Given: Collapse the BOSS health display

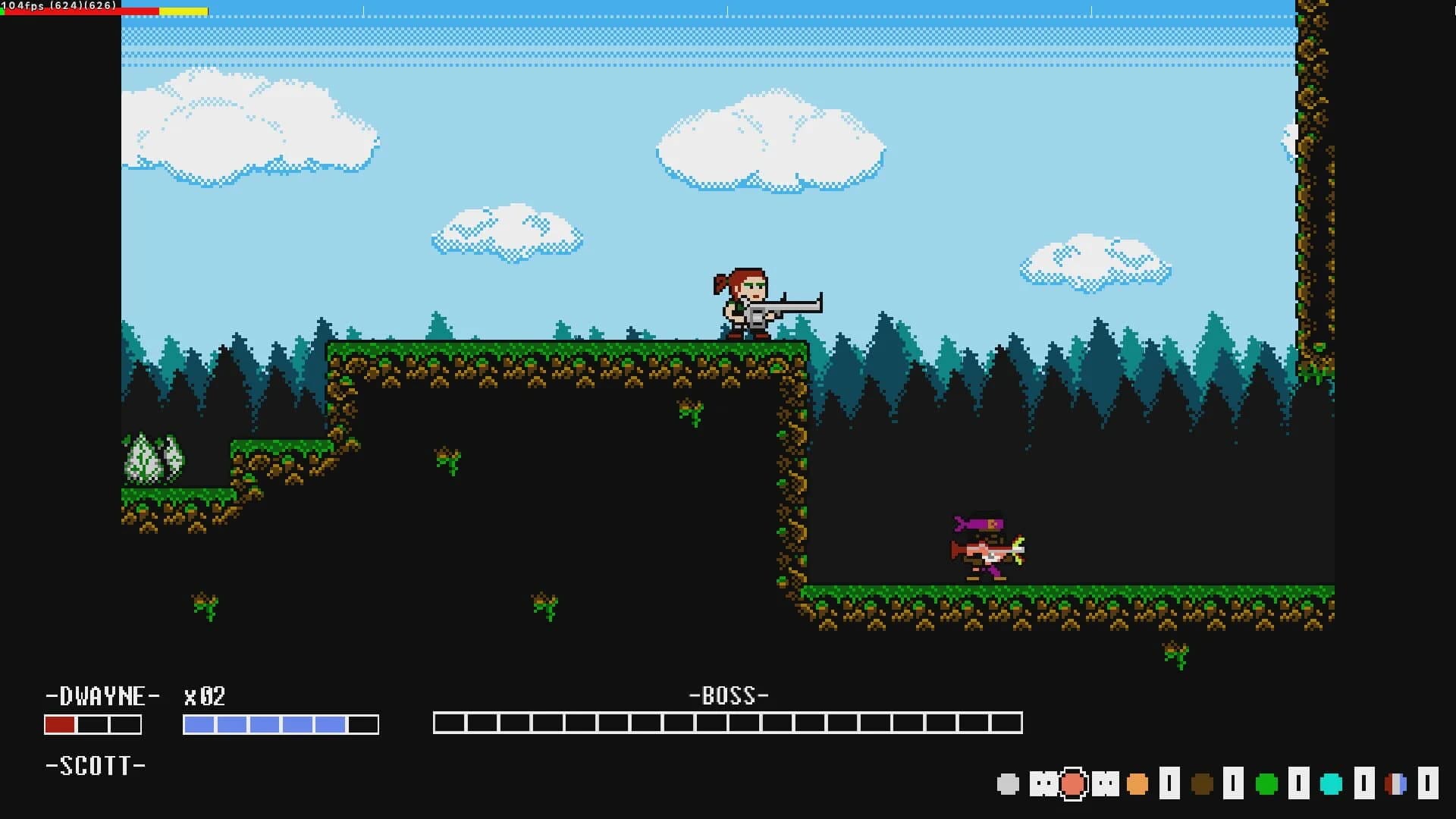Looking at the screenshot, I should pyautogui.click(x=727, y=695).
